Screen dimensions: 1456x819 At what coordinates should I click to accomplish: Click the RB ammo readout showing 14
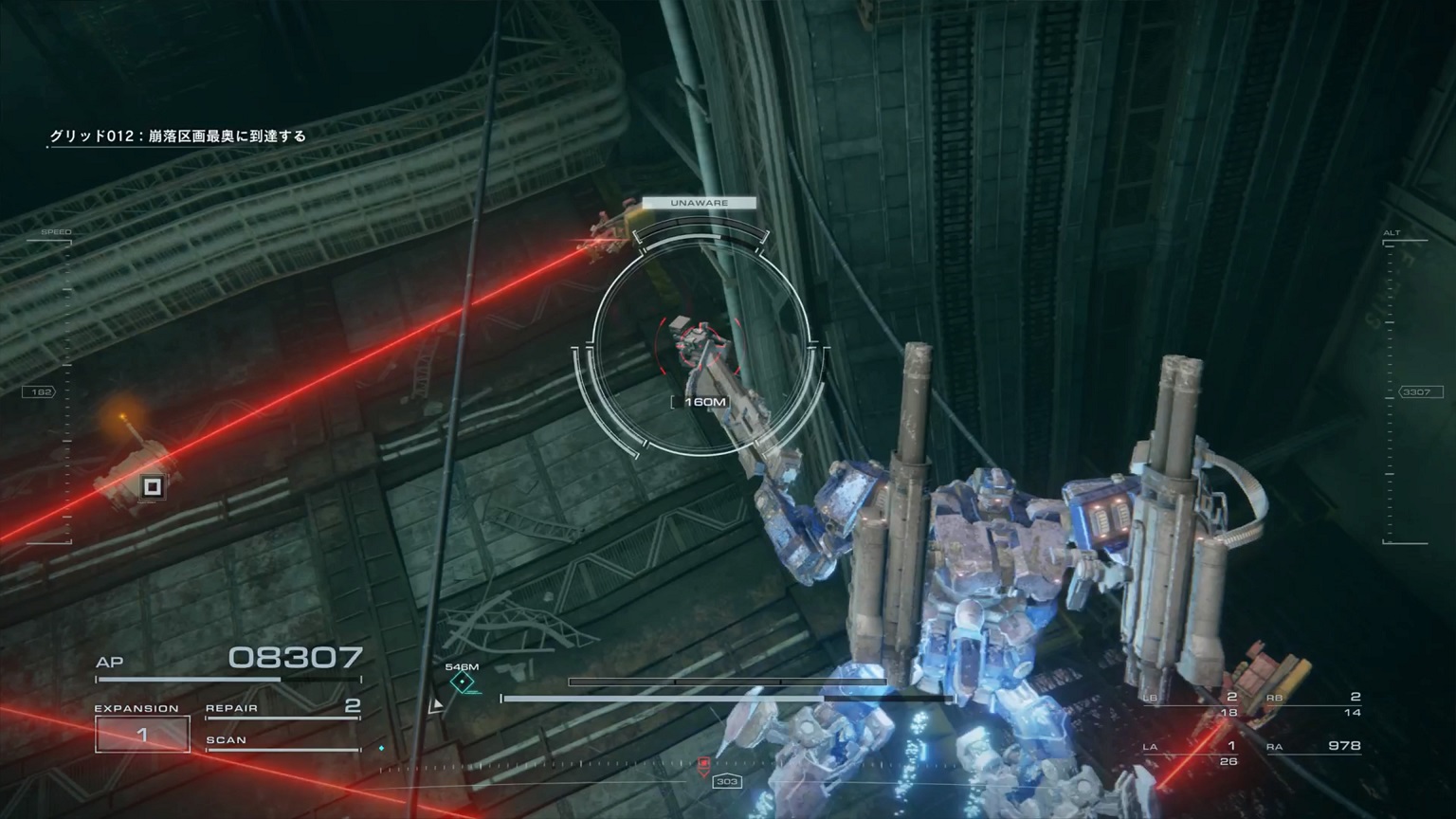click(x=1355, y=713)
